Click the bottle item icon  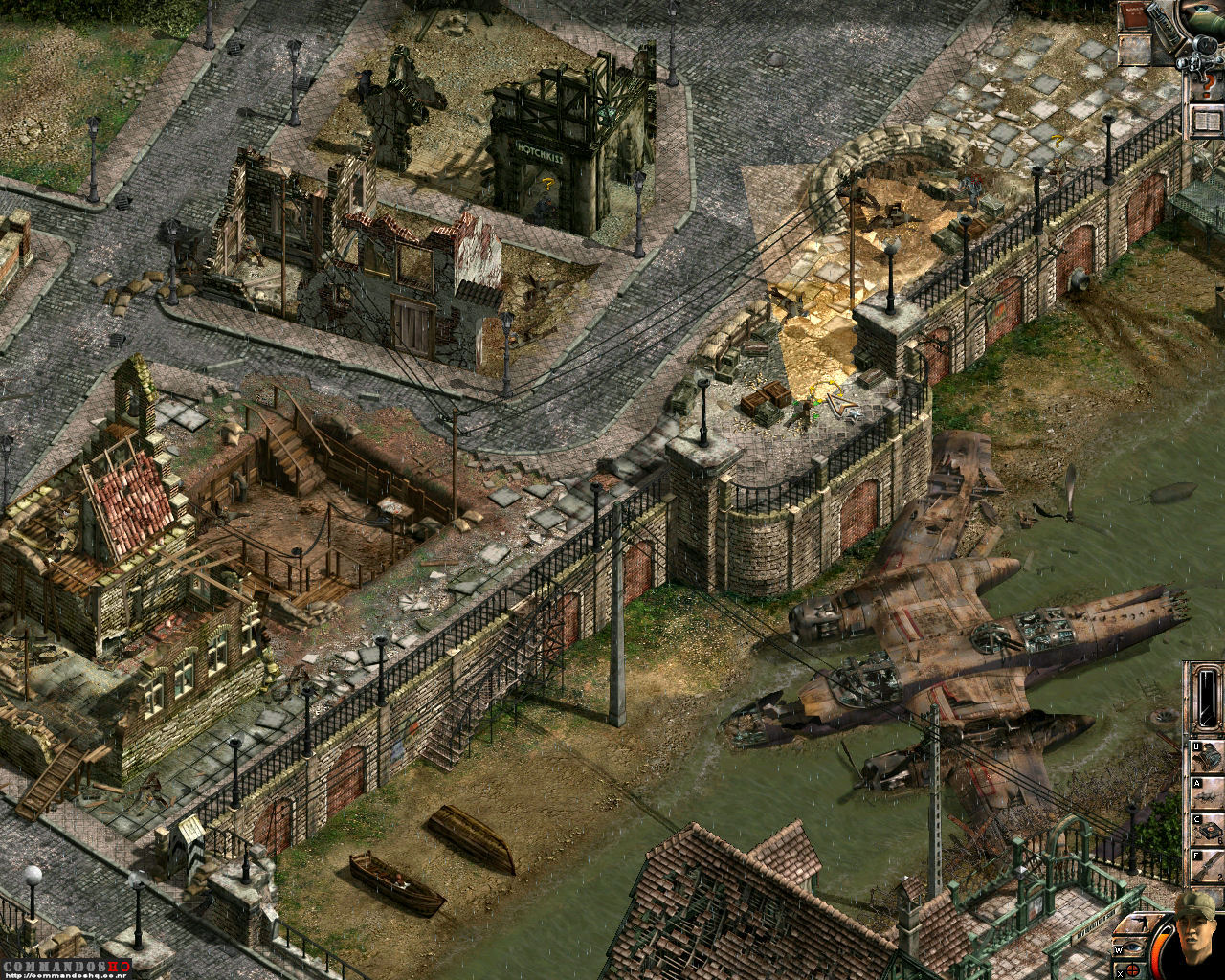1166,25
